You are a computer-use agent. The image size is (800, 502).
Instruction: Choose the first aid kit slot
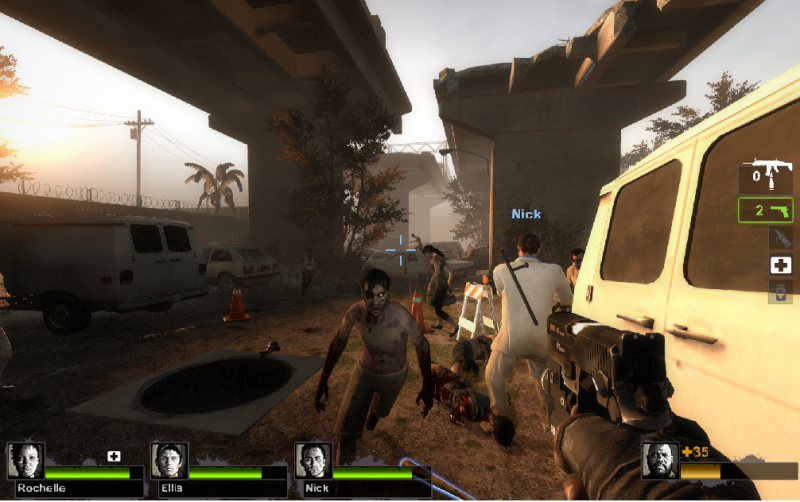(780, 265)
